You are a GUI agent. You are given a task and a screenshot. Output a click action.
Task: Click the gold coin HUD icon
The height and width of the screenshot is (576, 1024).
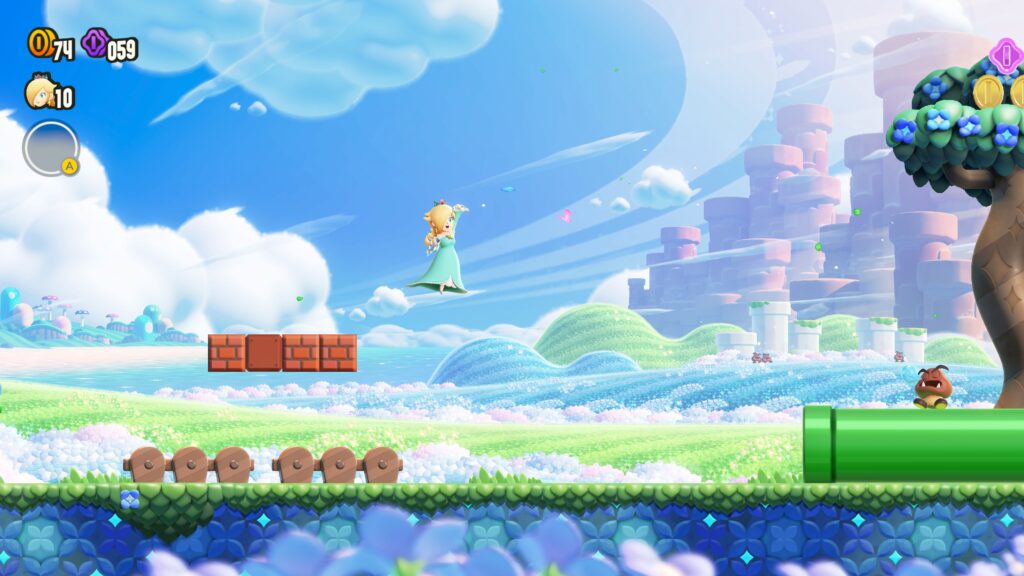[x=40, y=42]
